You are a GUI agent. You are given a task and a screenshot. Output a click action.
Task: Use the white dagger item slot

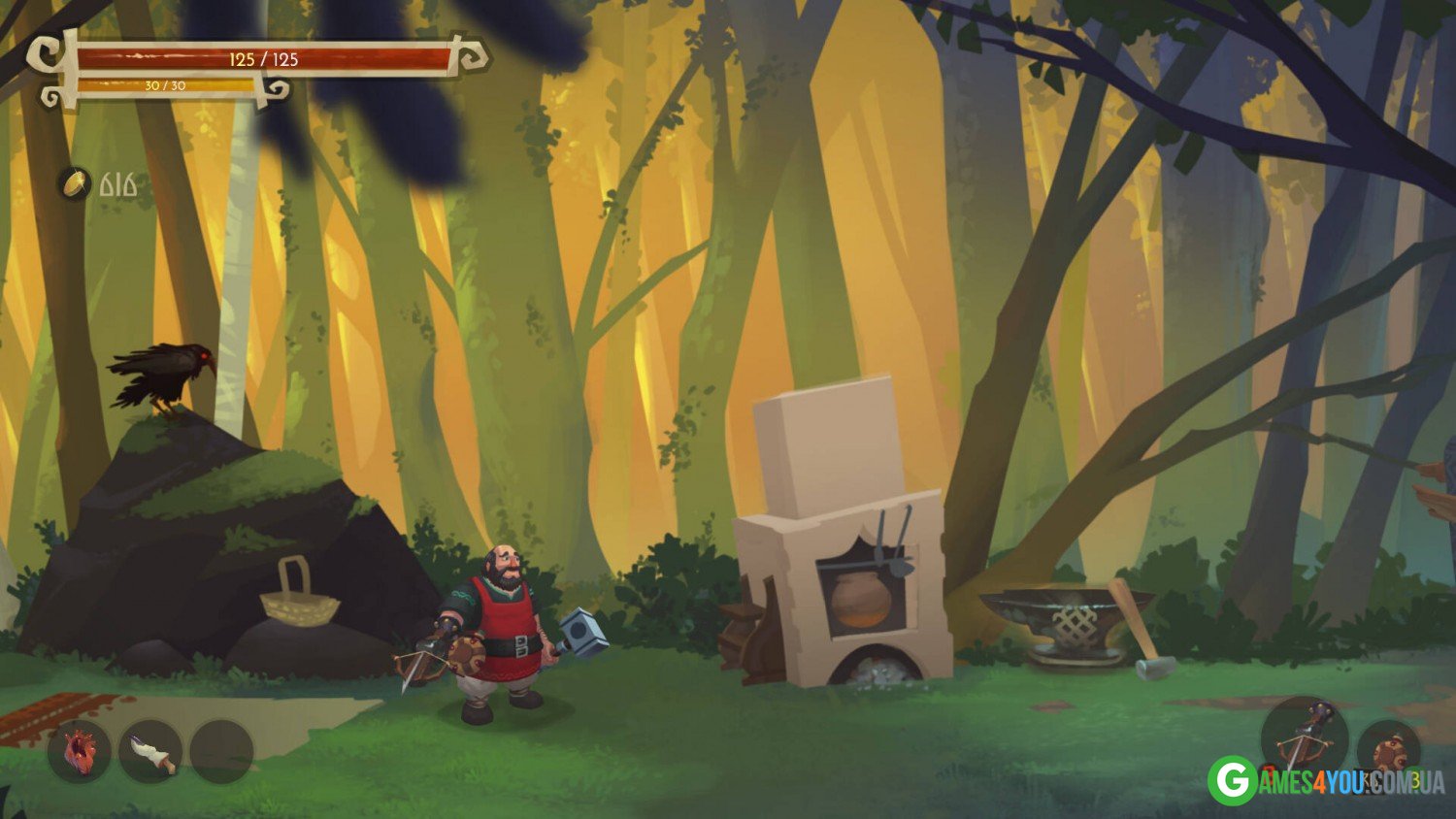pos(151,752)
